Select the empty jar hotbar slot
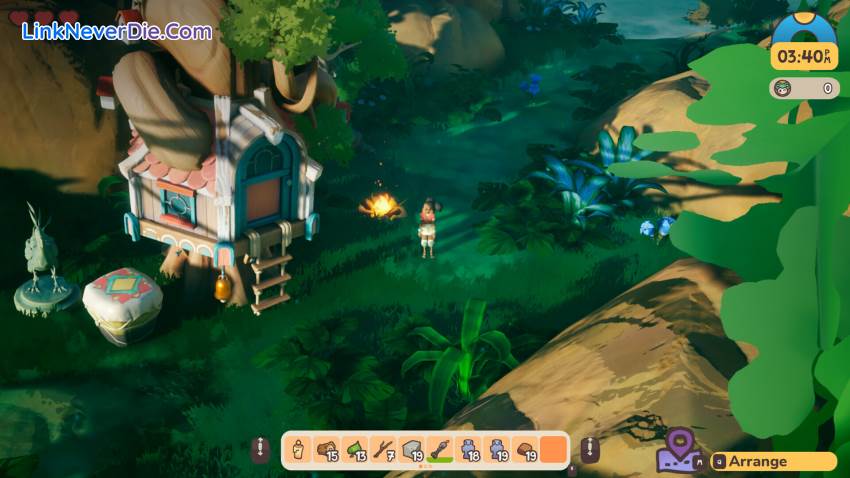Image resolution: width=850 pixels, height=478 pixels. [298, 449]
